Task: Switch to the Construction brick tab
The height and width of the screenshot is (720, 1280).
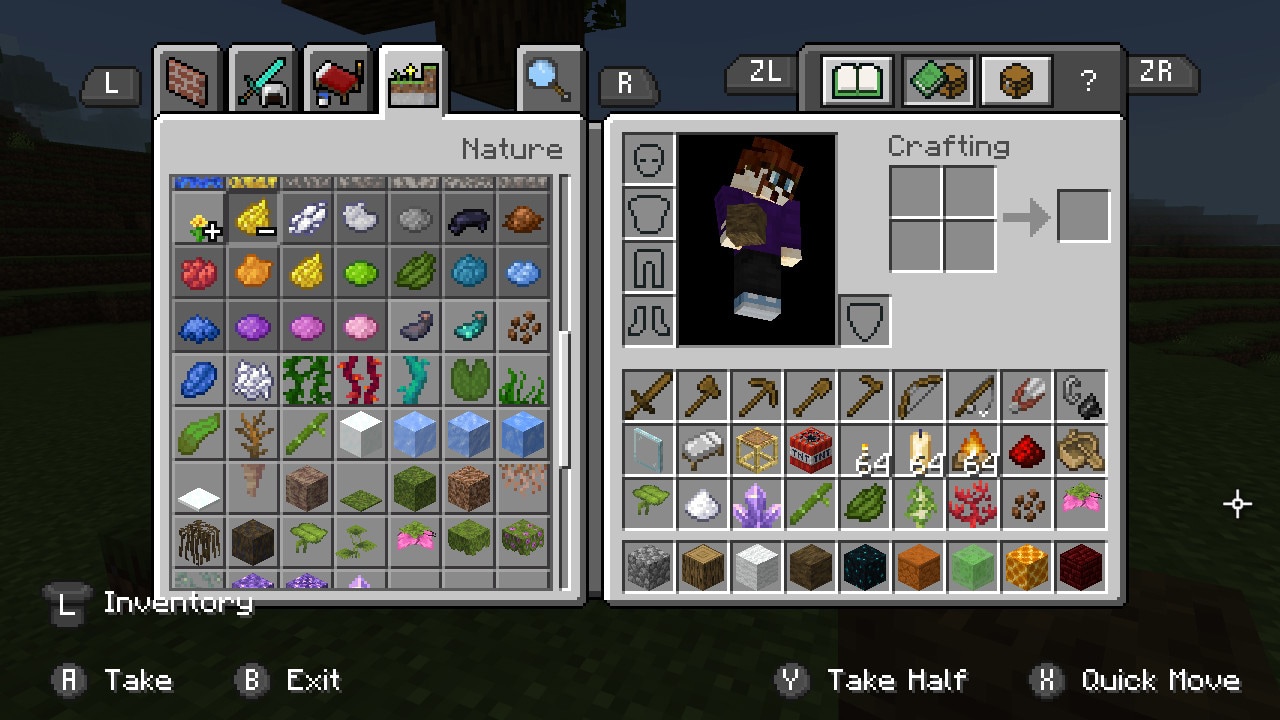Action: 188,80
